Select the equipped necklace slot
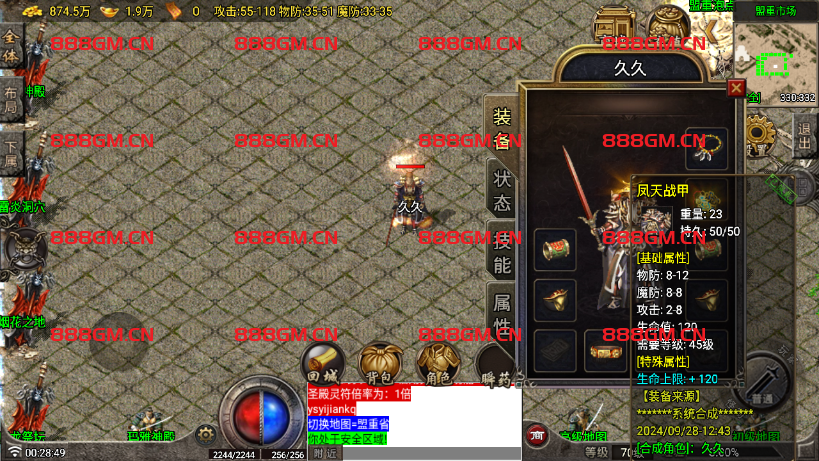Image resolution: width=819 pixels, height=461 pixels. tap(705, 148)
